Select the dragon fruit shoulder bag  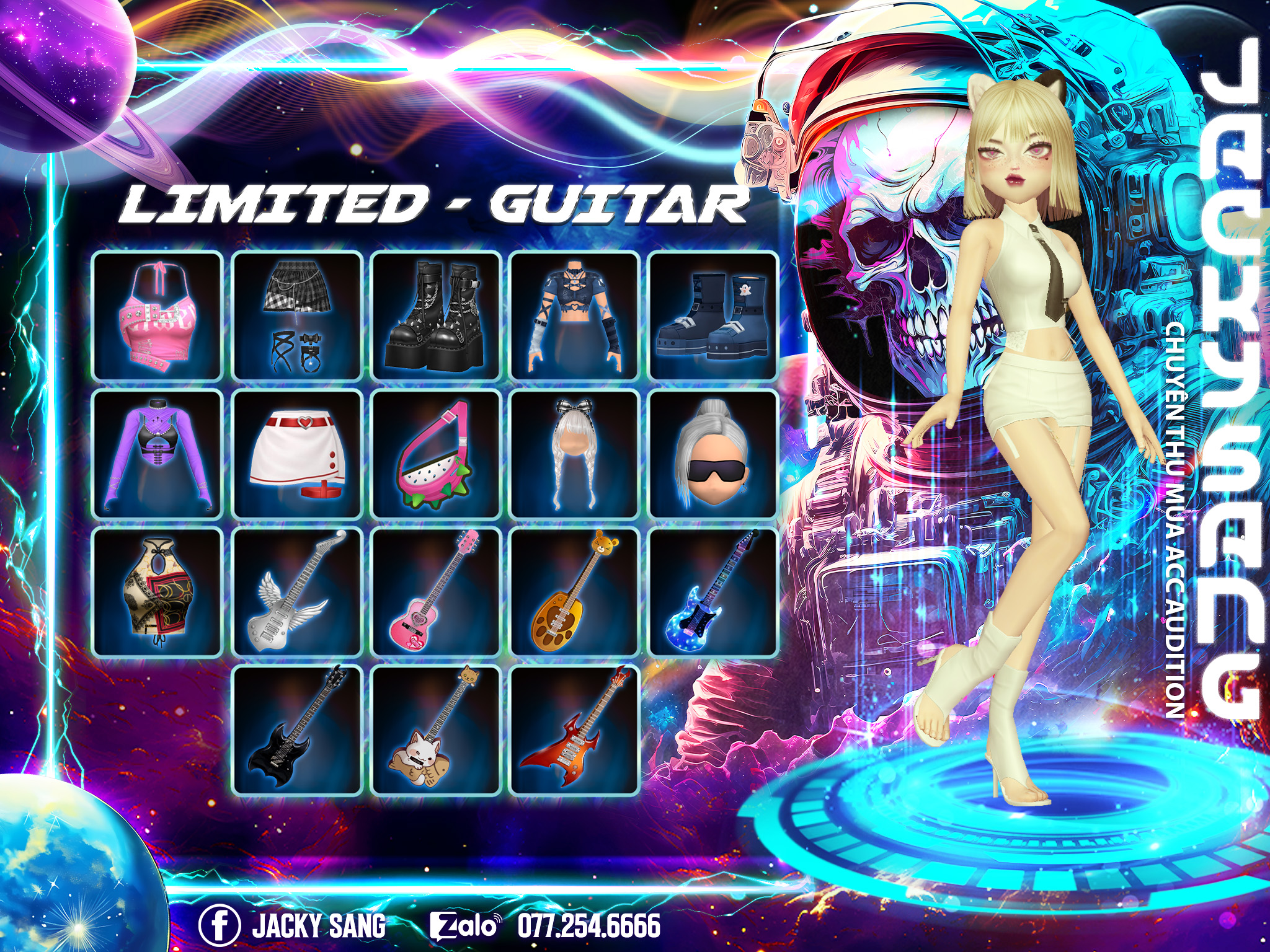coord(436,454)
